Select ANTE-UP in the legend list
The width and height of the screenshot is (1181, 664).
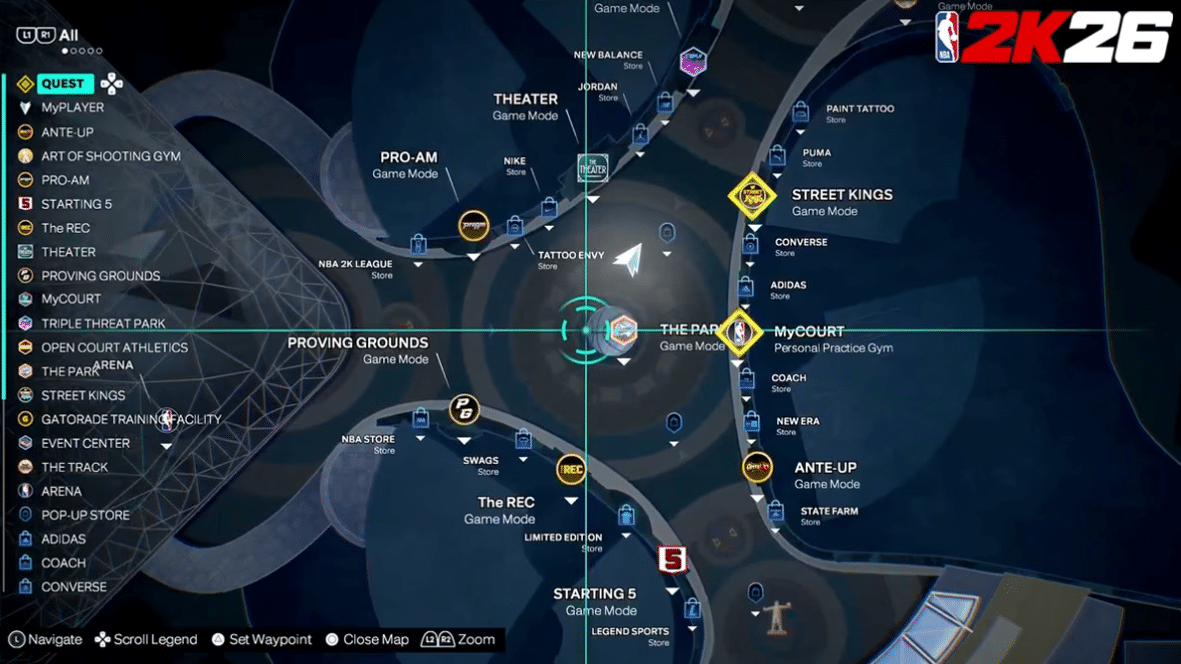coord(67,132)
